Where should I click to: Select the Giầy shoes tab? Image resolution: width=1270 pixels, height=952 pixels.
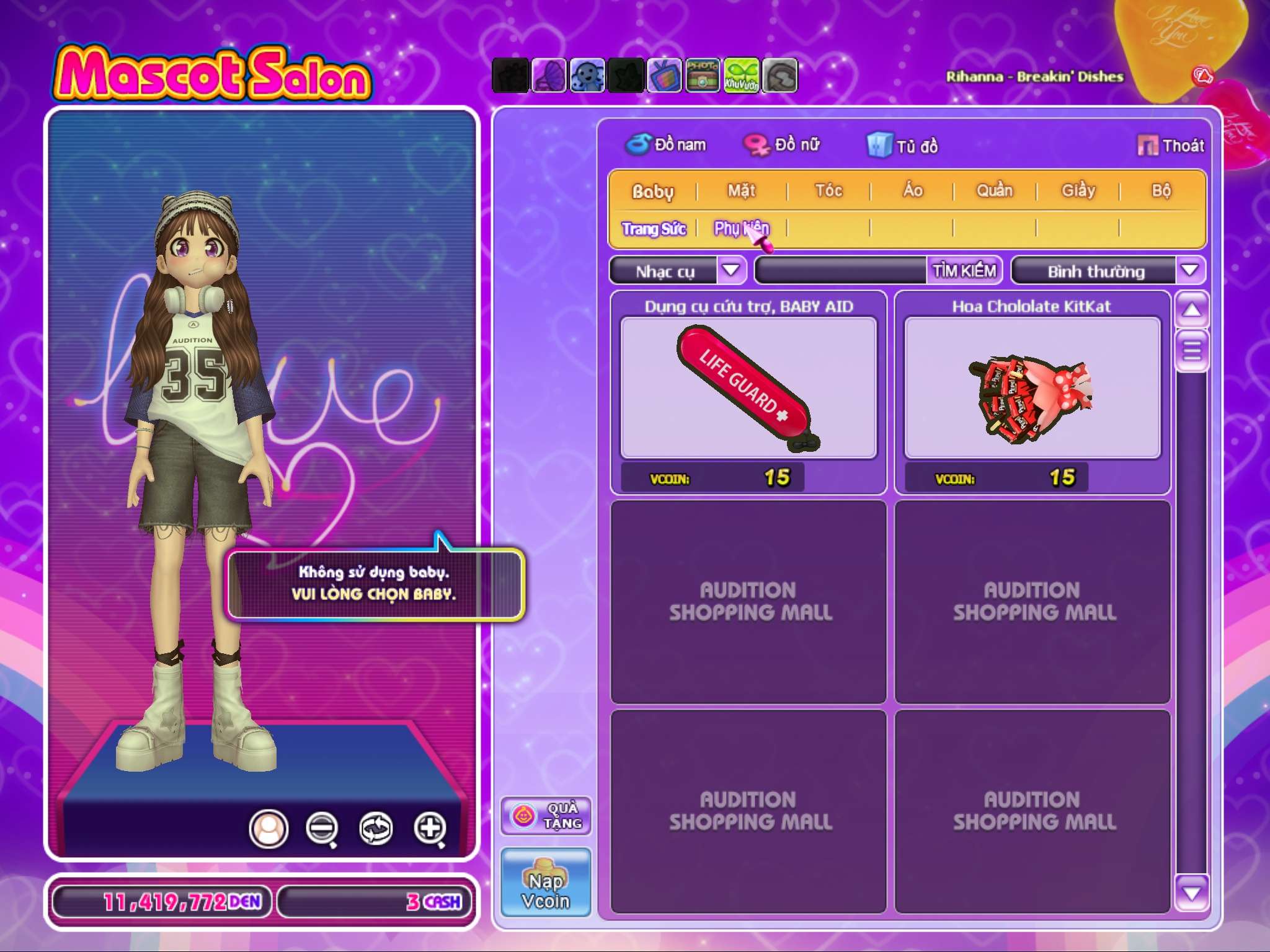1078,191
